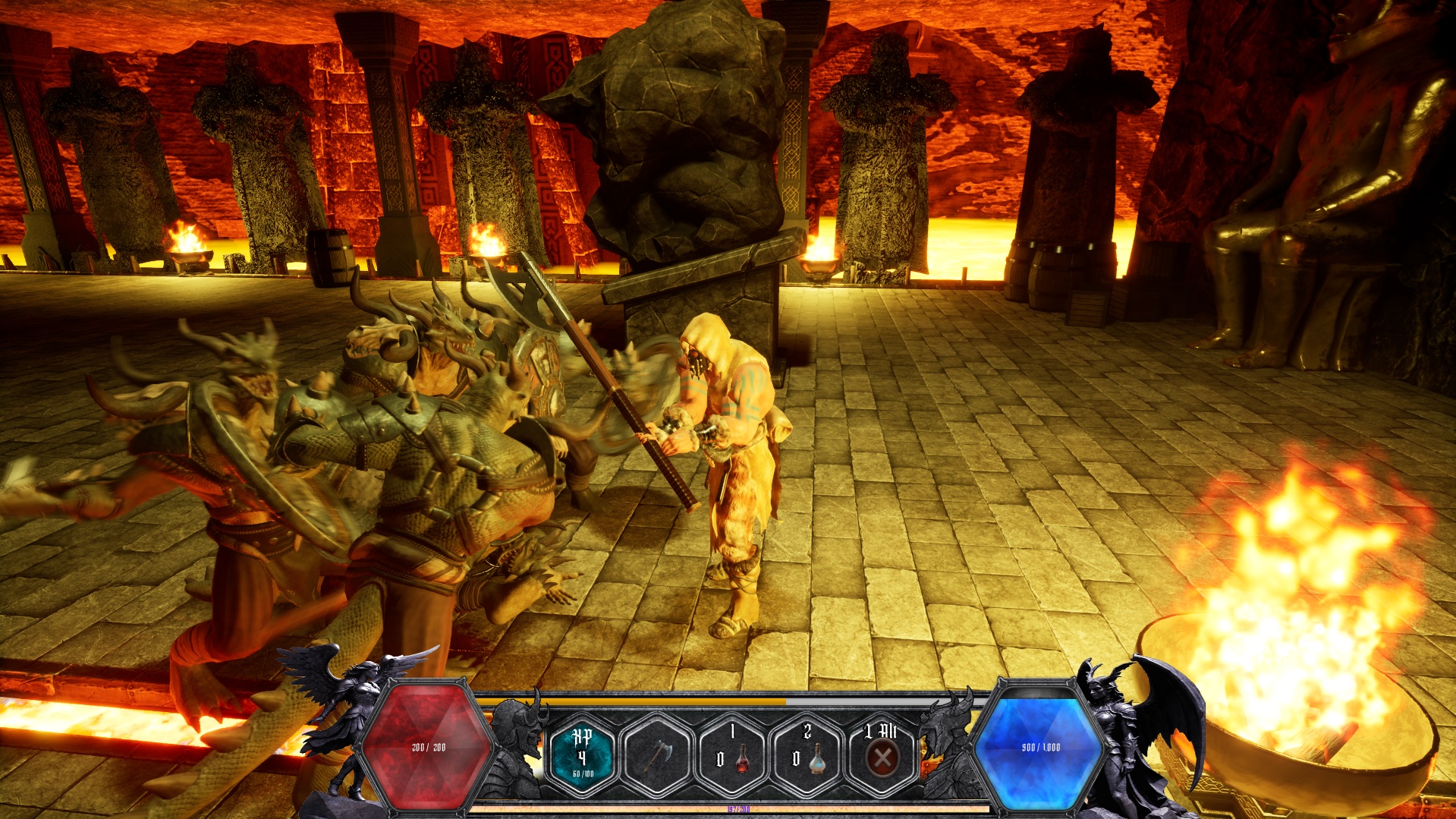Image resolution: width=1456 pixels, height=819 pixels.
Task: Use the red health potion slot
Action: pyautogui.click(x=732, y=754)
